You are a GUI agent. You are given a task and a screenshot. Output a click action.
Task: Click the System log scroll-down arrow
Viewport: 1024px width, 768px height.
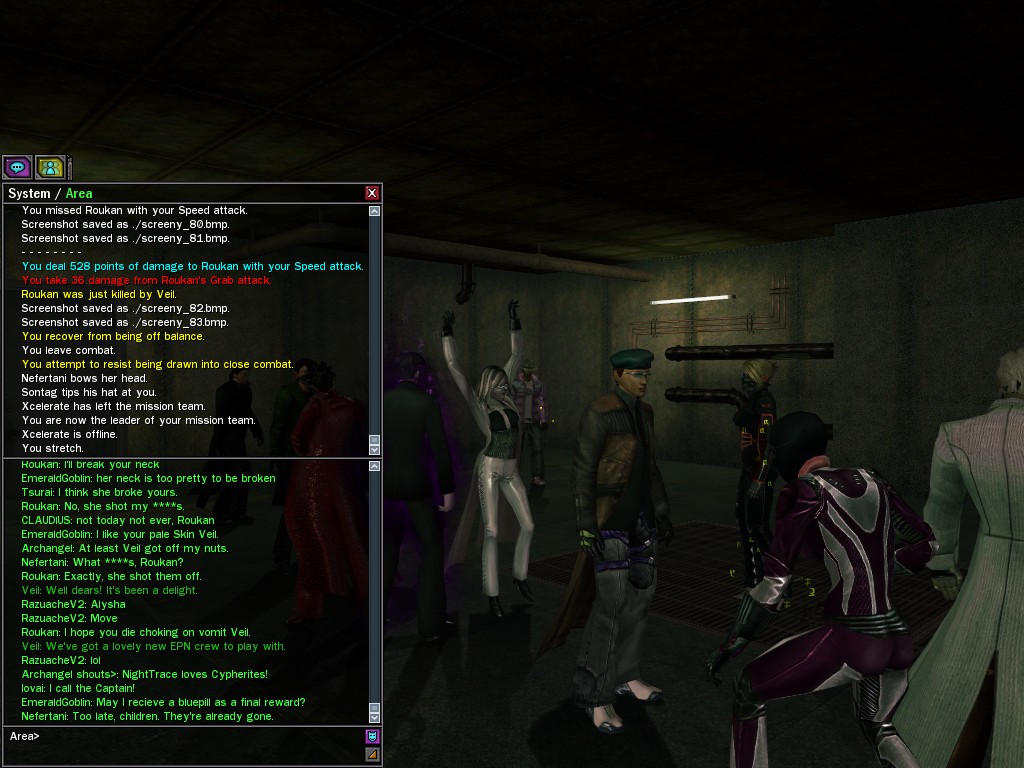pos(374,449)
